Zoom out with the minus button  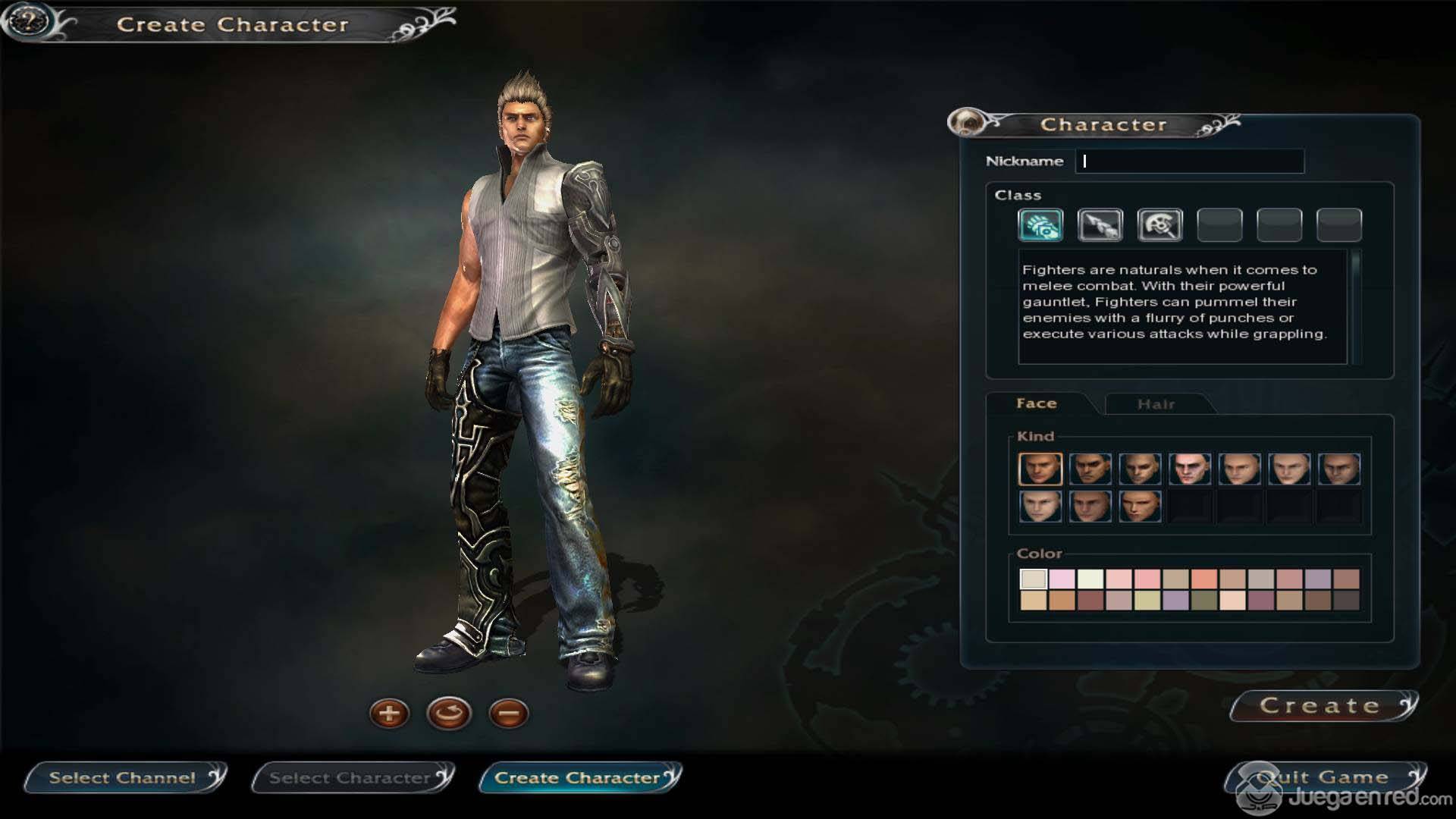(508, 714)
